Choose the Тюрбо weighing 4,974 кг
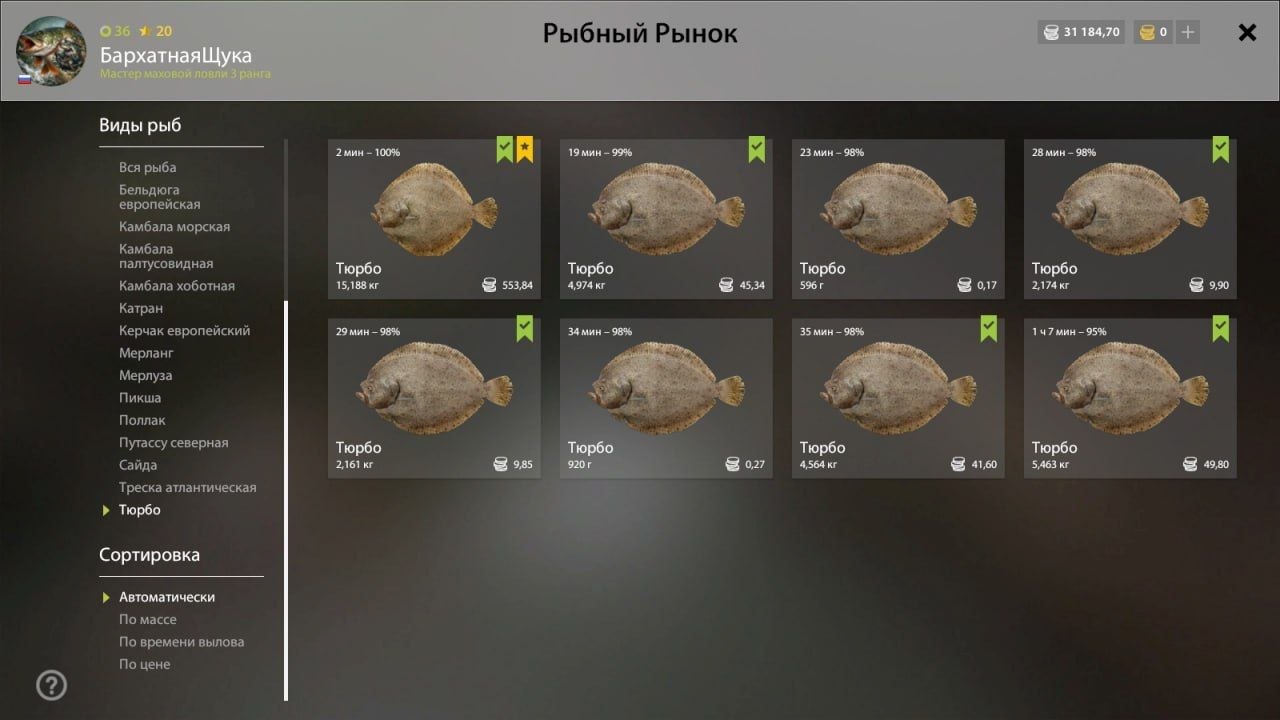Image resolution: width=1280 pixels, height=720 pixels. [666, 218]
